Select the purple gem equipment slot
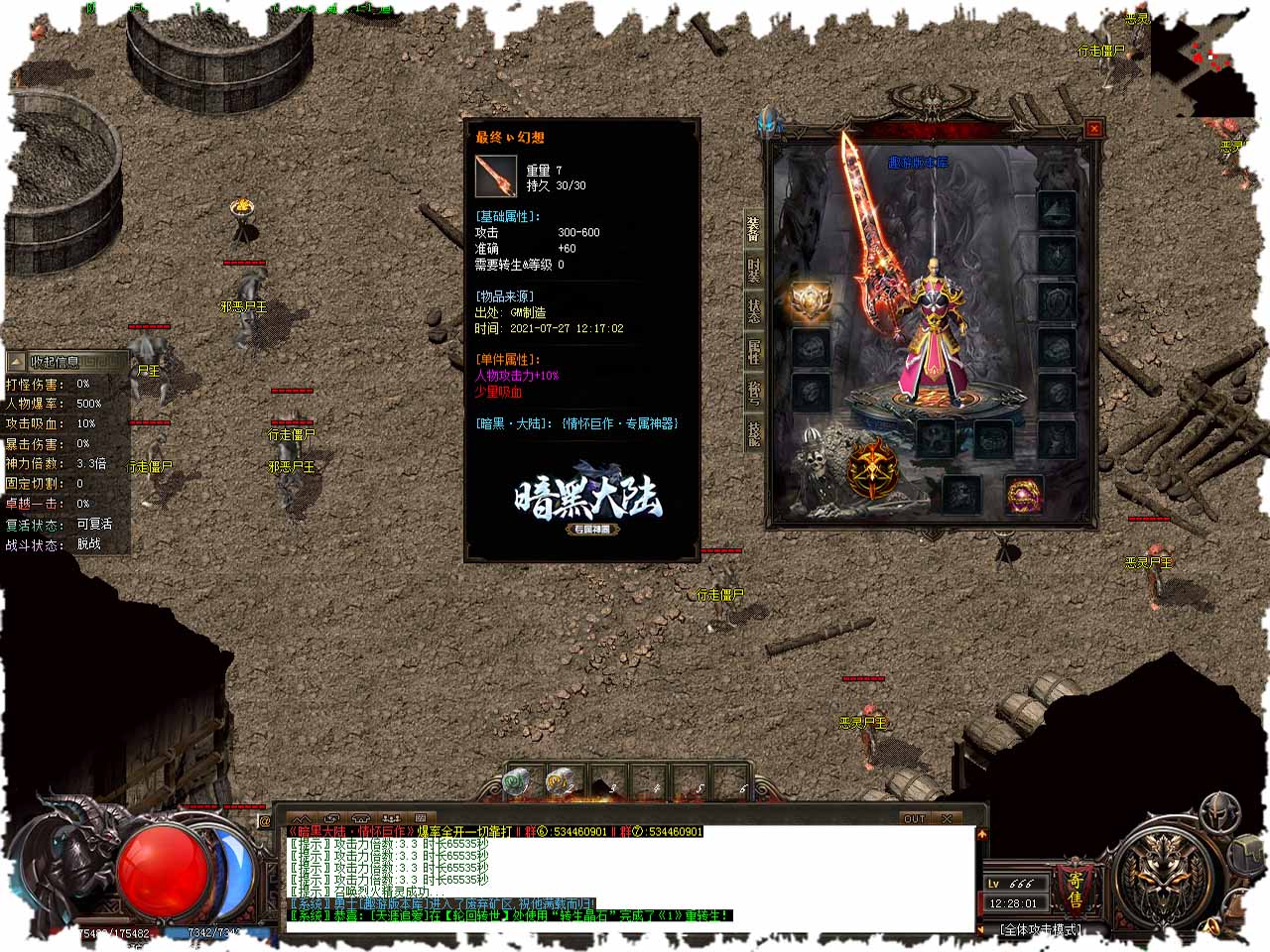The height and width of the screenshot is (952, 1270). 1023,495
